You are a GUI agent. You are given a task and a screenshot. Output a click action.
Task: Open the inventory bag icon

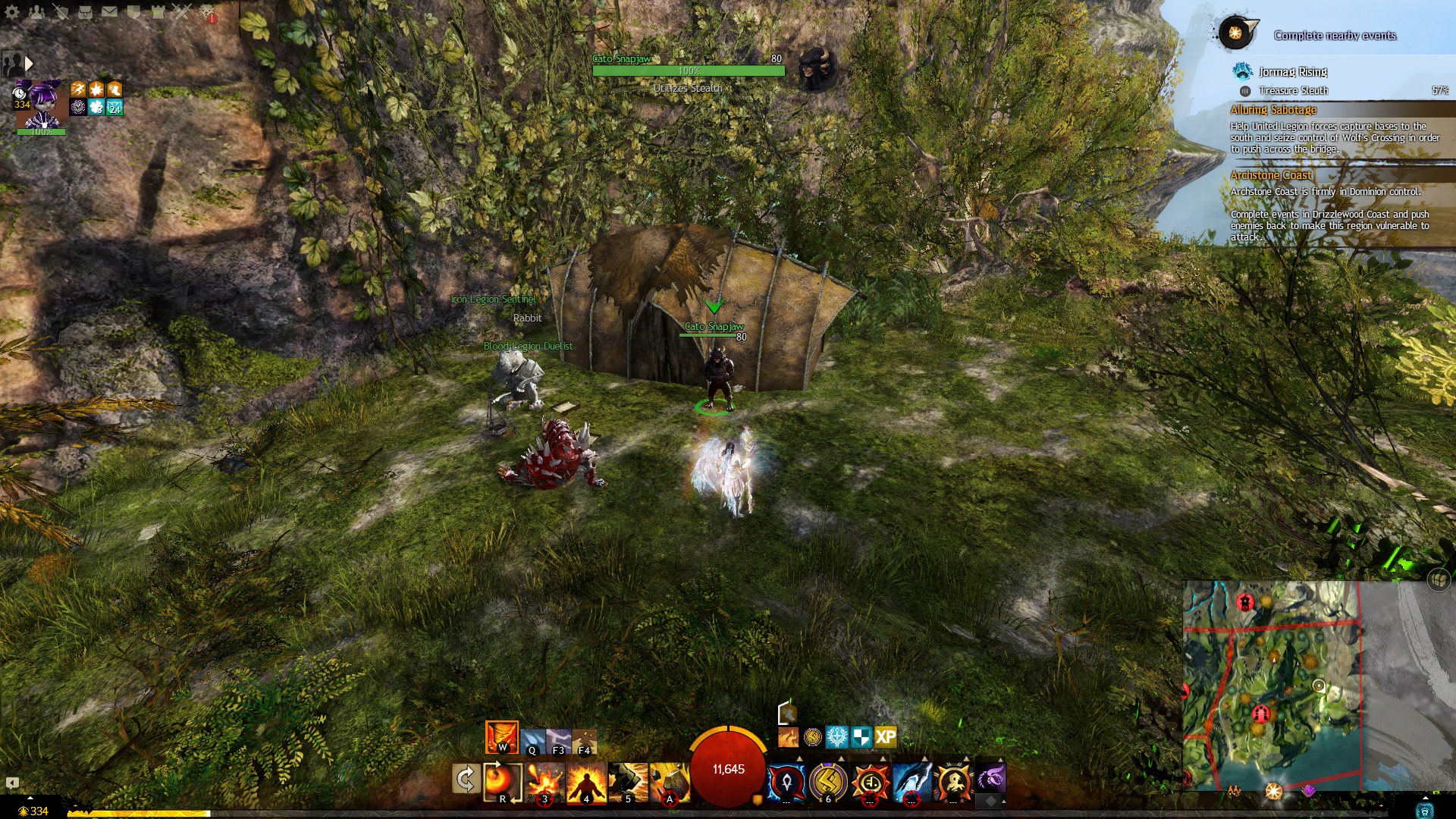[85, 11]
